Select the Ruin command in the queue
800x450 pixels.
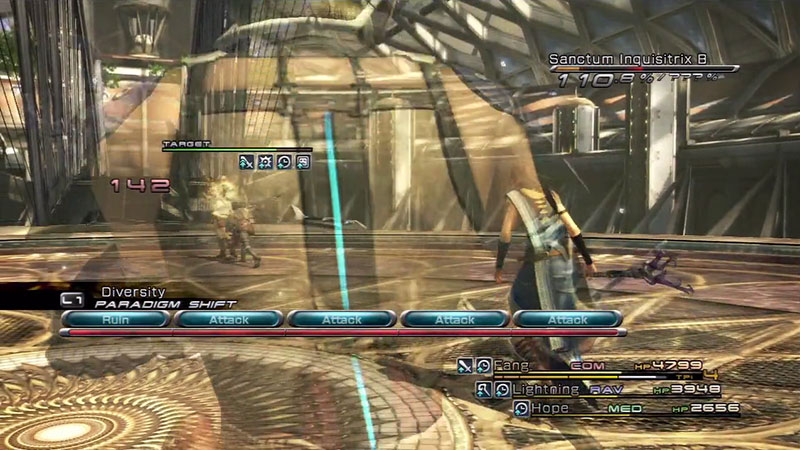[x=115, y=319]
